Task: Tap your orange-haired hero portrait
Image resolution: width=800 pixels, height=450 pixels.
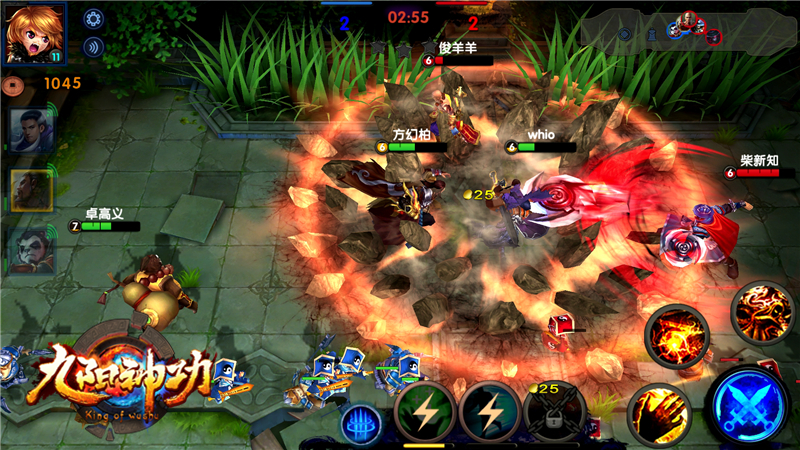Action: (35, 31)
